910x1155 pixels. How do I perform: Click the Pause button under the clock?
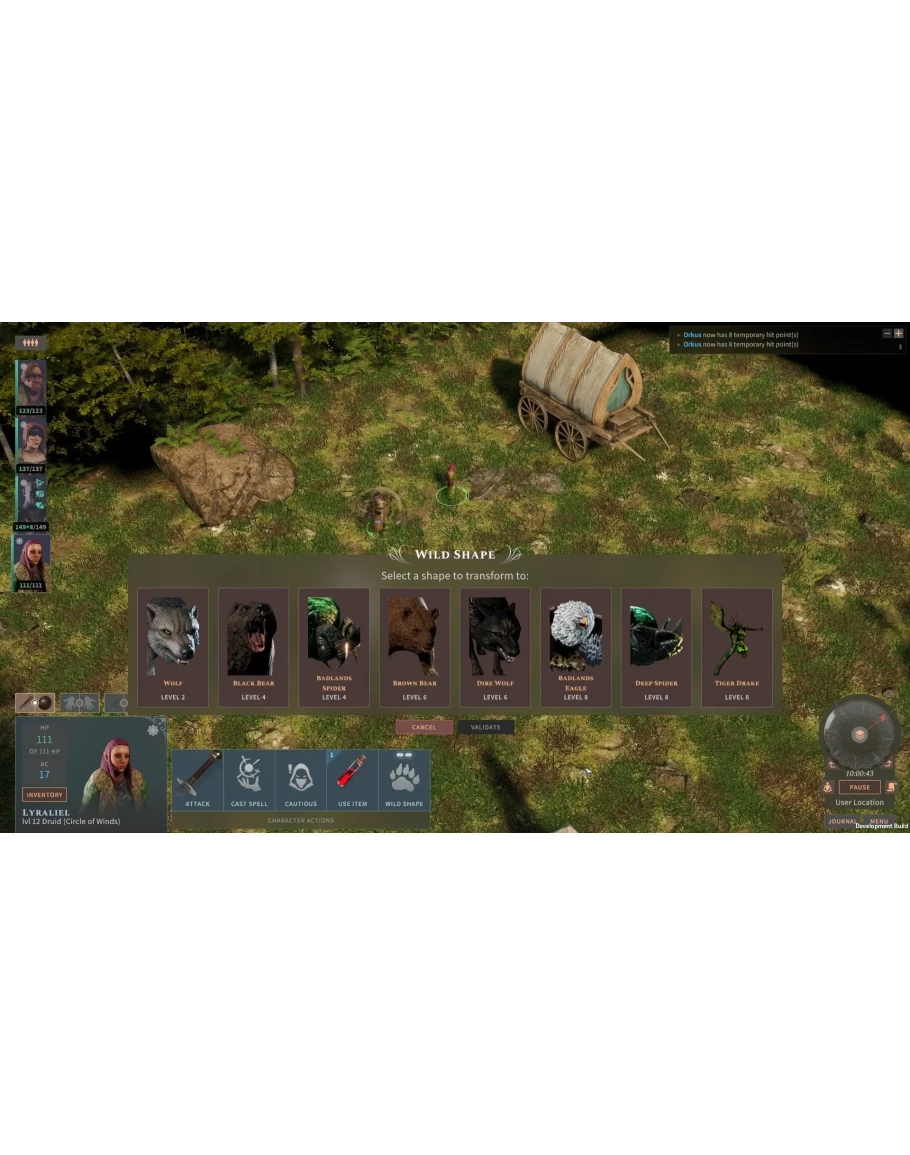coord(859,787)
